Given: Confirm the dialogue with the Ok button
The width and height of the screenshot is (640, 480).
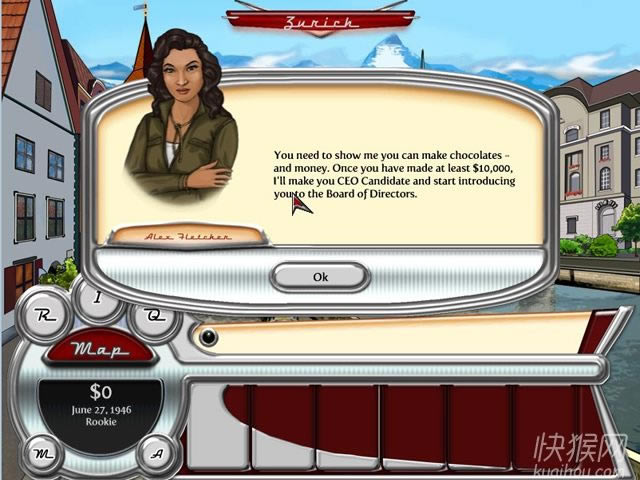Looking at the screenshot, I should pyautogui.click(x=320, y=277).
